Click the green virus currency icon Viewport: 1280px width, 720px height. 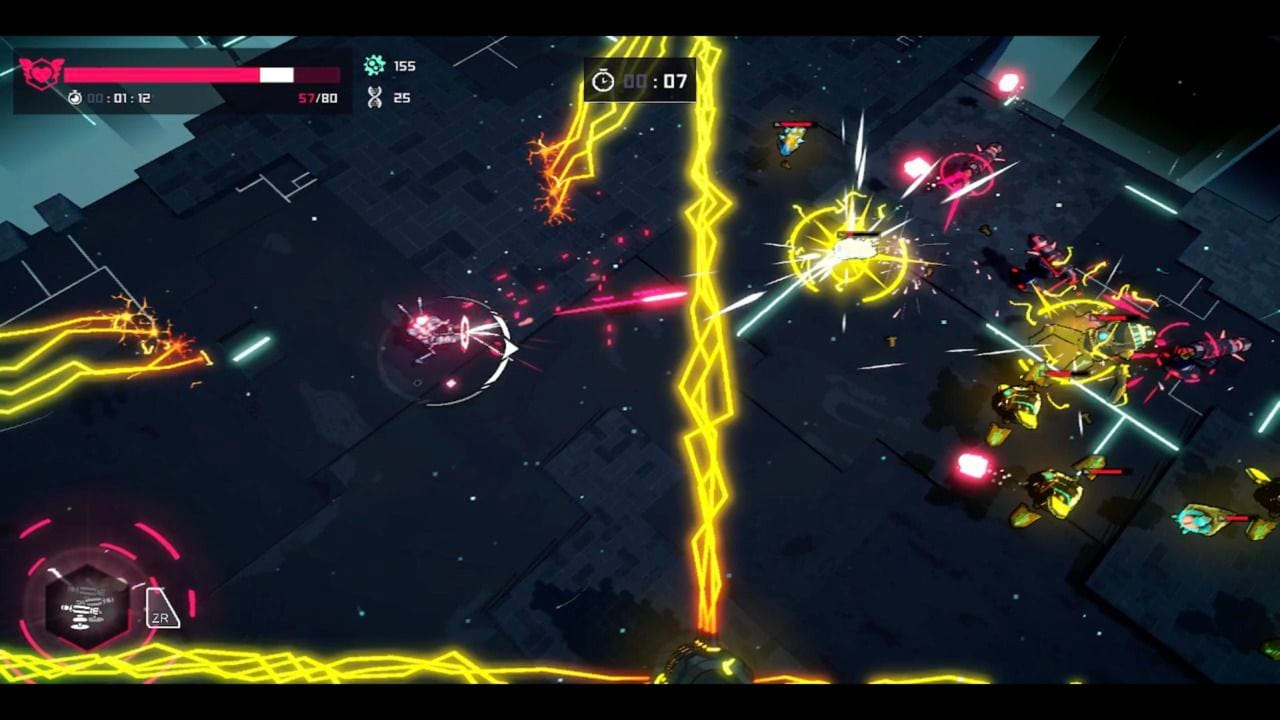[372, 66]
